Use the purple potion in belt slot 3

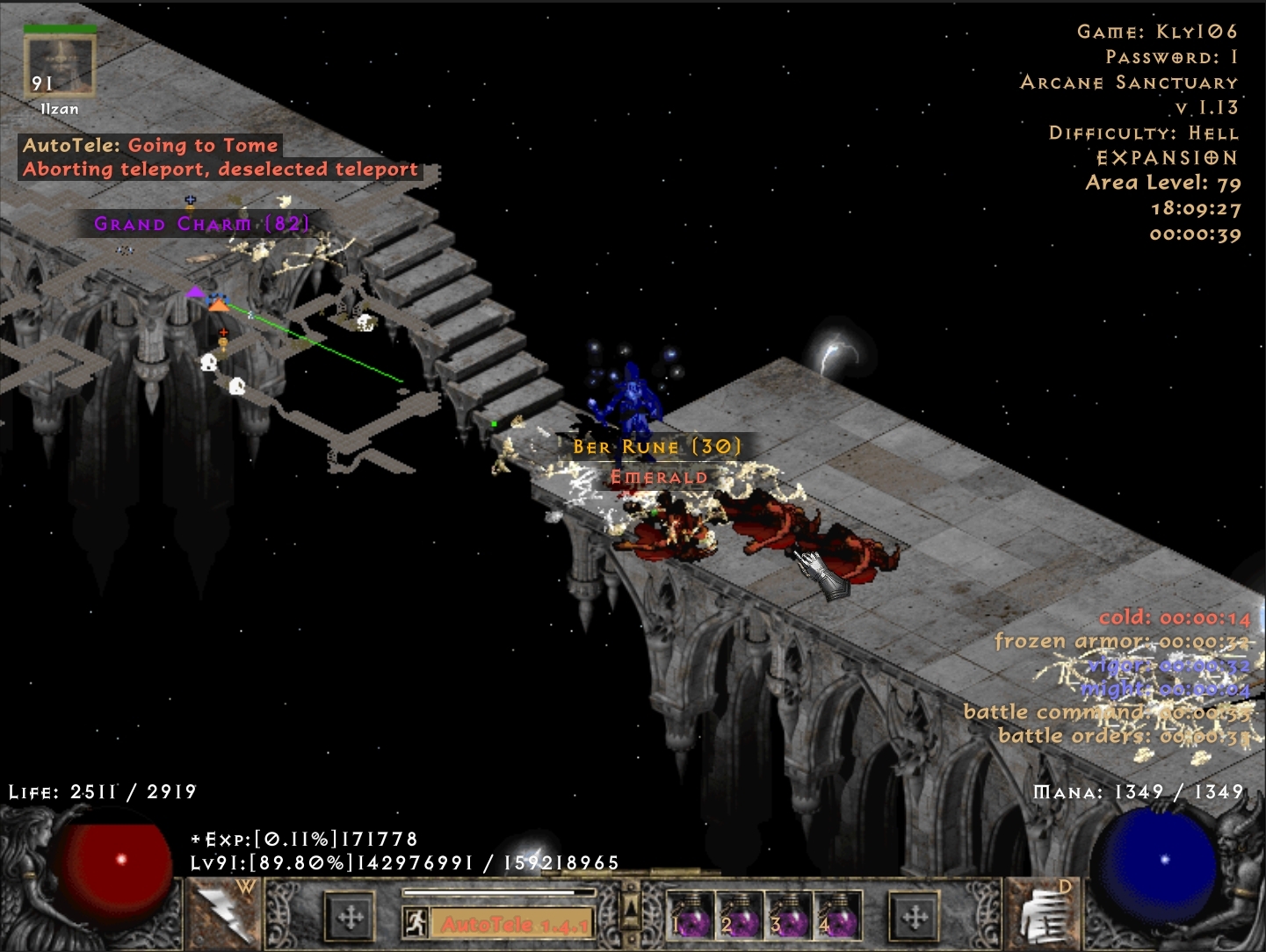[x=789, y=915]
